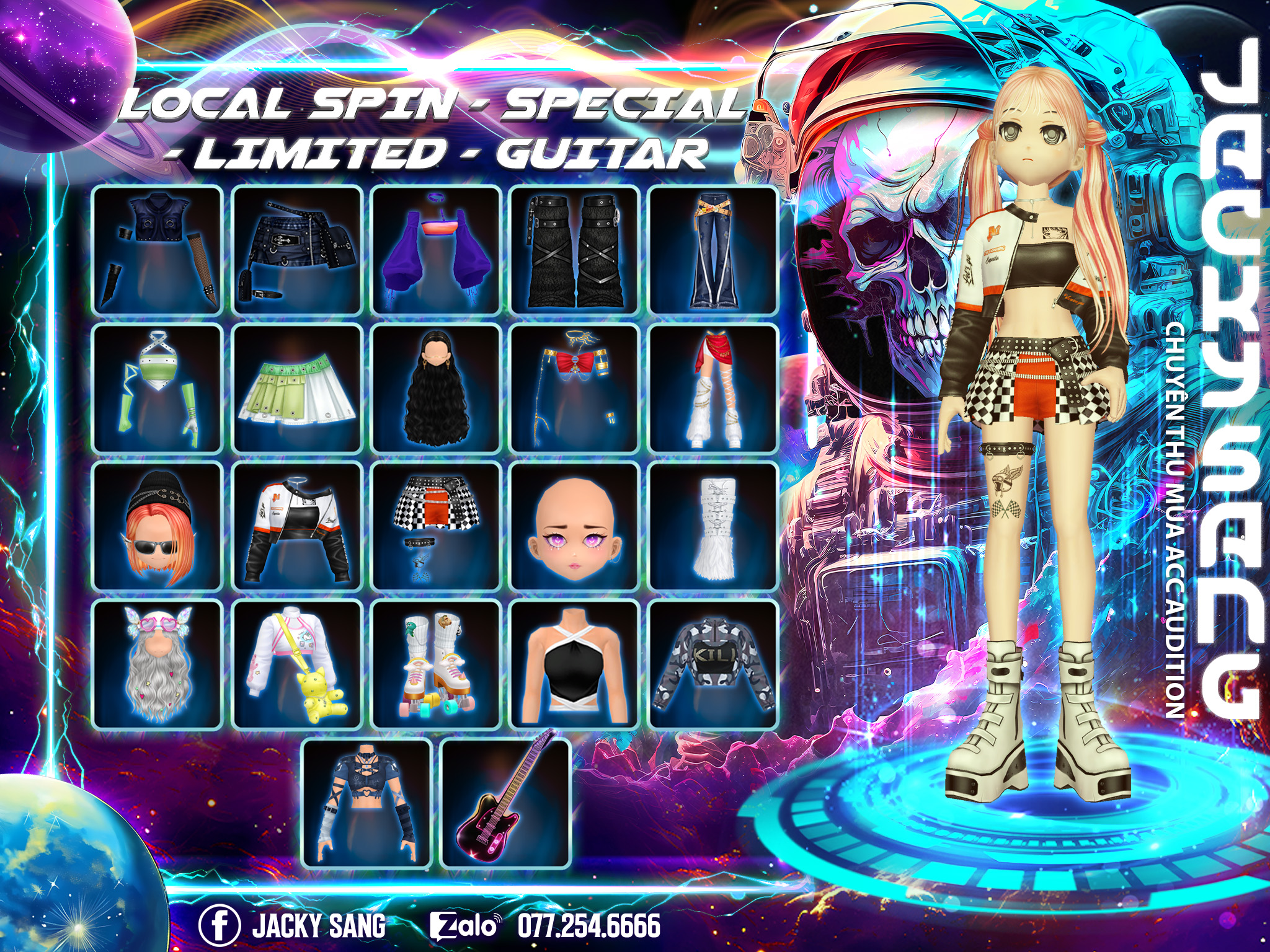Choose the grey camo jacket item
Screen dimensions: 1270x952
(x=713, y=664)
